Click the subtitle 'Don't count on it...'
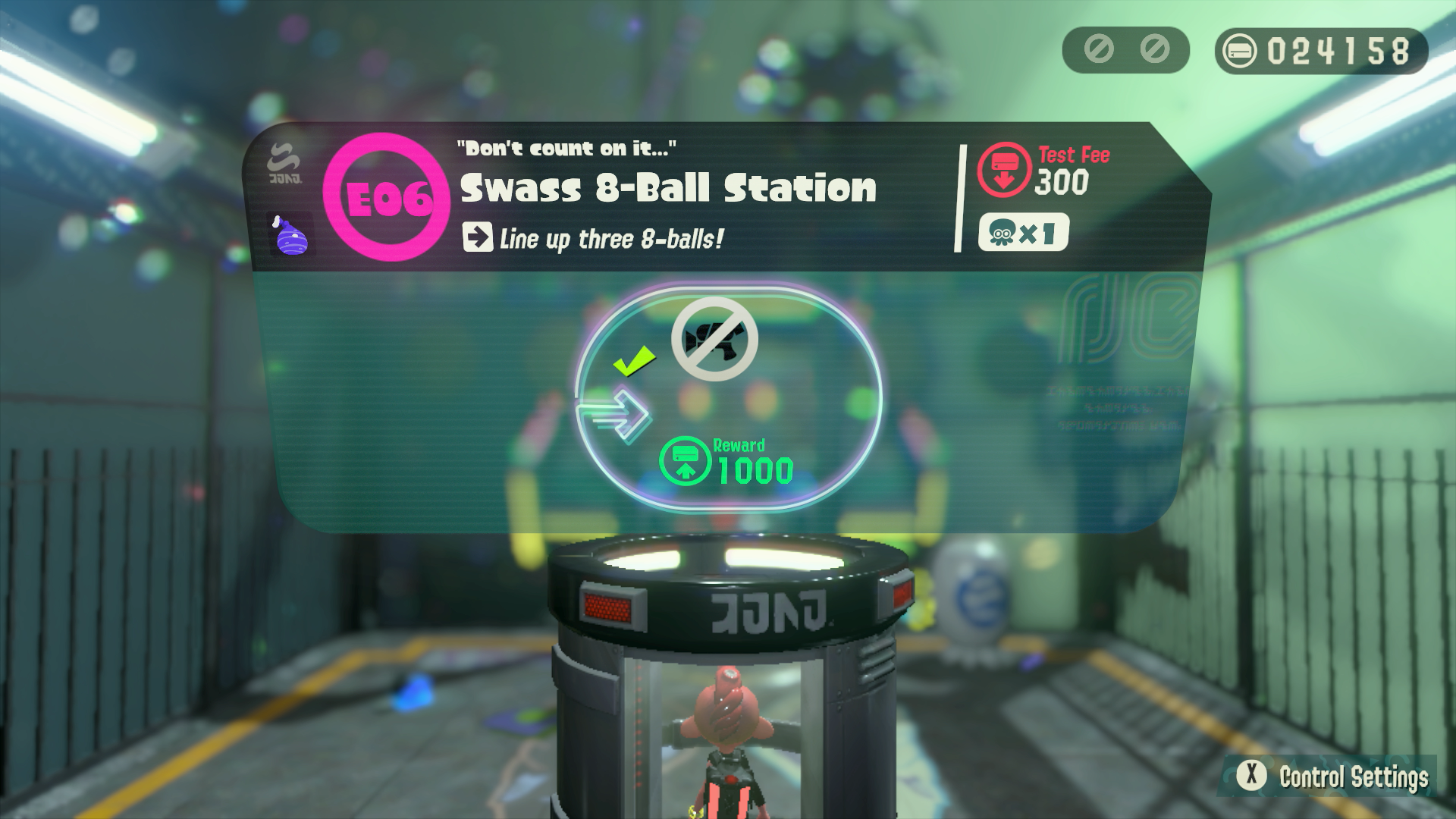Image resolution: width=1456 pixels, height=819 pixels. pos(567,147)
